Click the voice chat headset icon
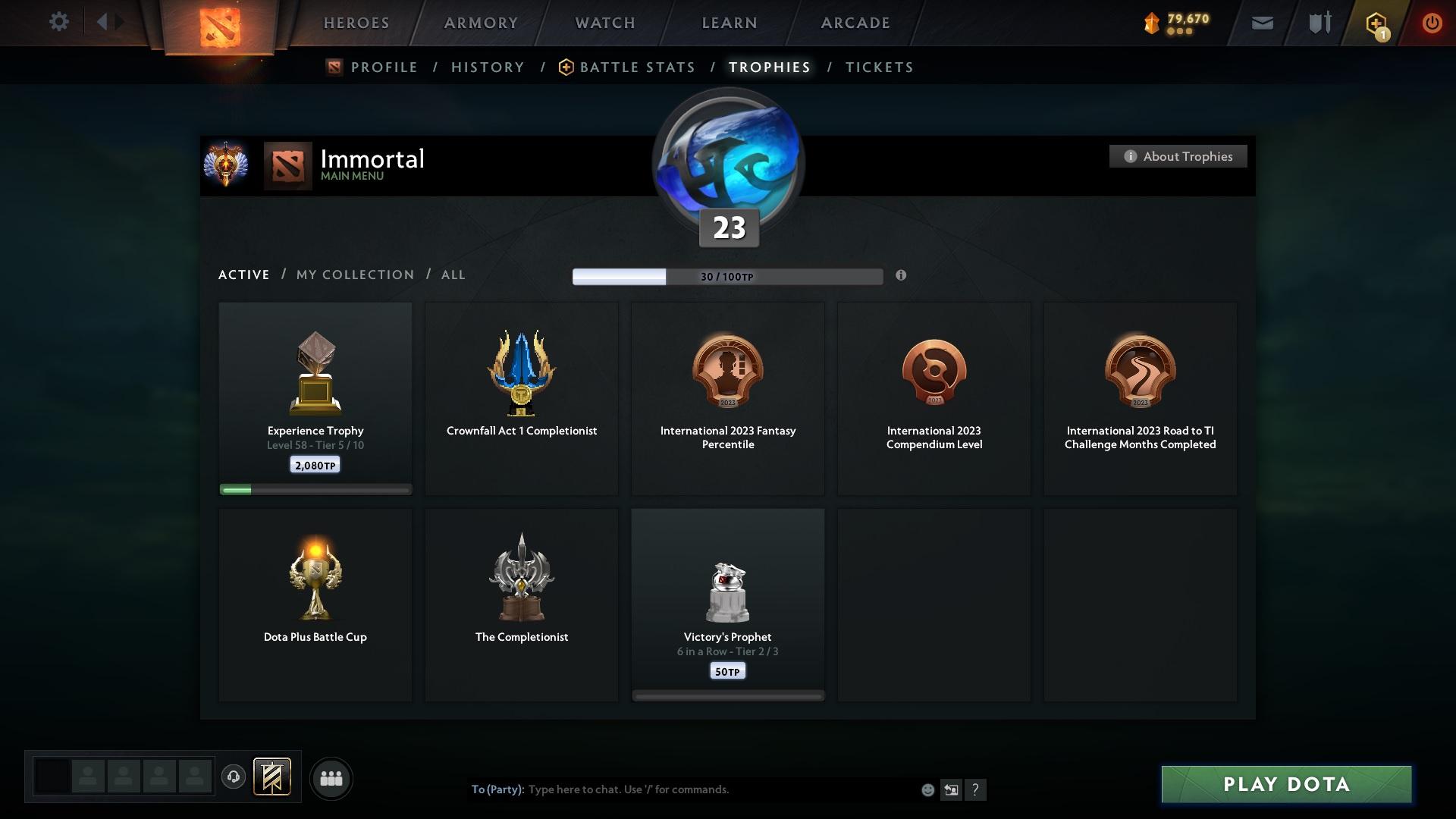Image resolution: width=1456 pixels, height=819 pixels. pyautogui.click(x=234, y=778)
